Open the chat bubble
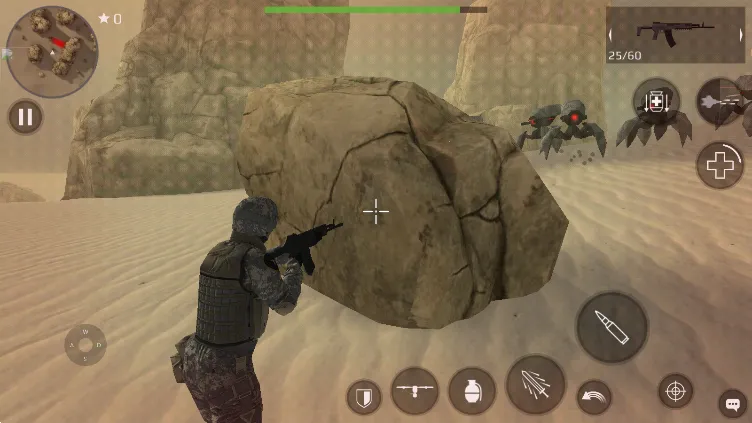The width and height of the screenshot is (752, 423). [x=732, y=404]
